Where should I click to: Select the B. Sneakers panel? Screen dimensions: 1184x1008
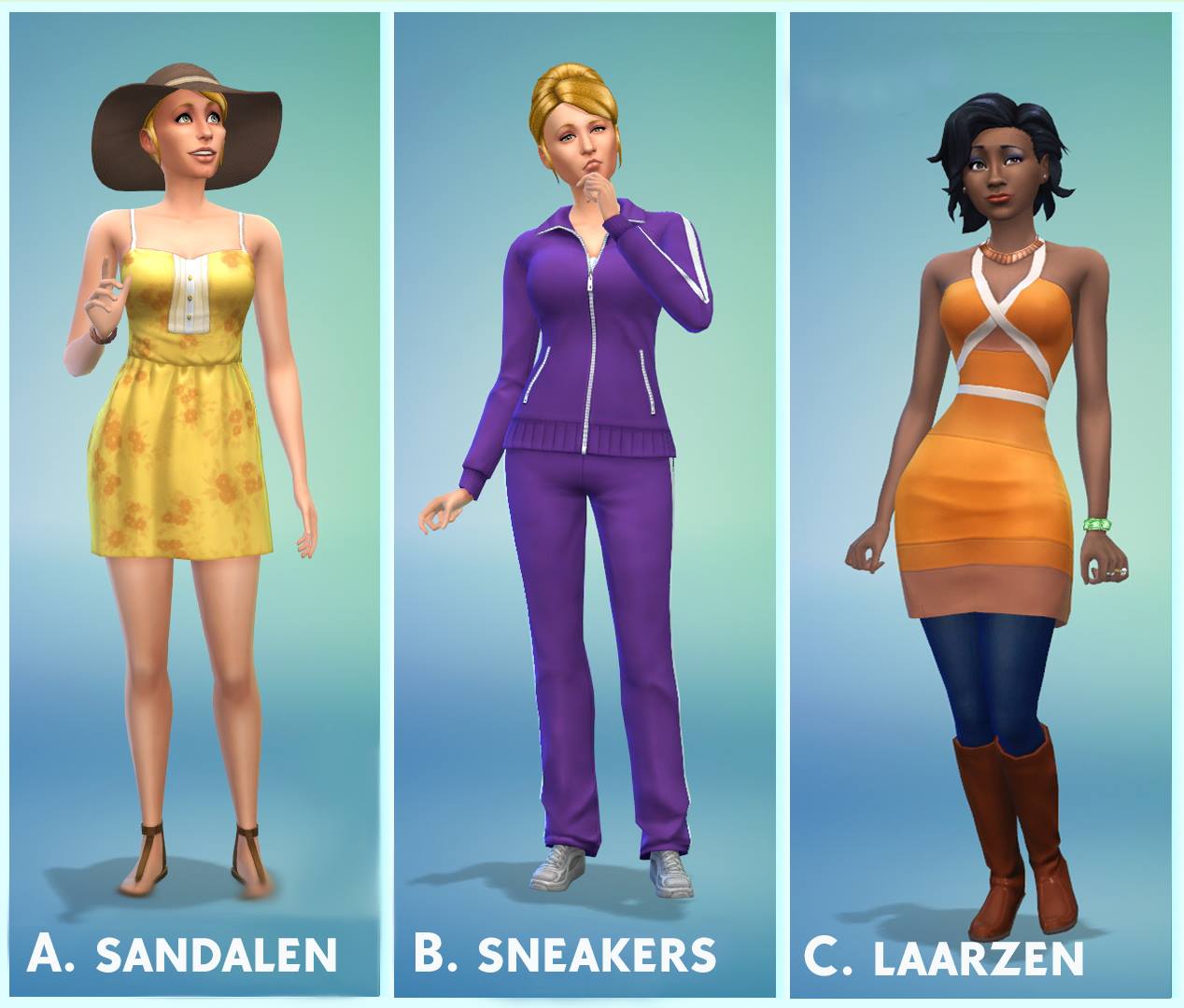pyautogui.click(x=585, y=504)
